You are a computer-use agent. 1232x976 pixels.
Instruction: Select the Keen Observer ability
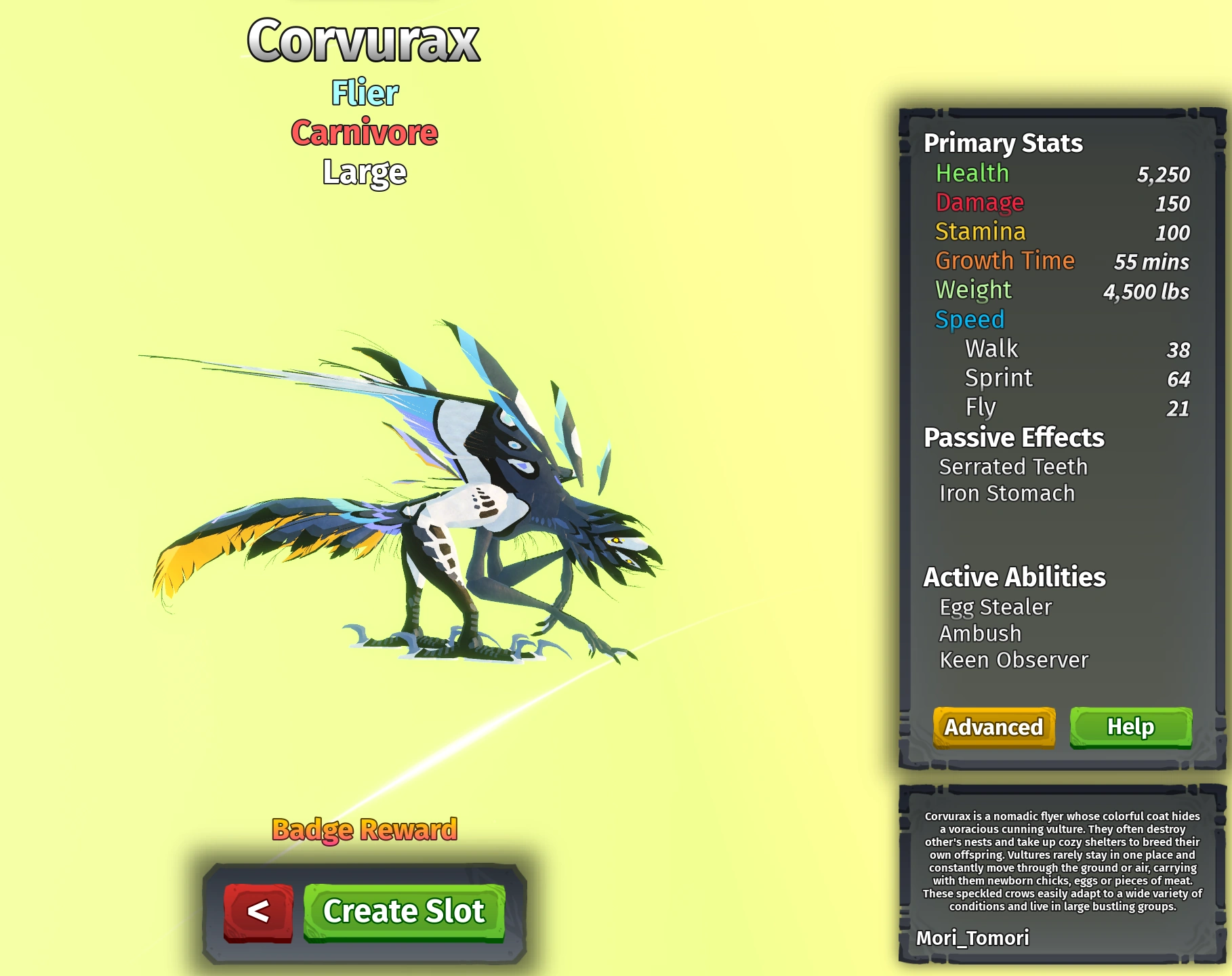point(1012,659)
